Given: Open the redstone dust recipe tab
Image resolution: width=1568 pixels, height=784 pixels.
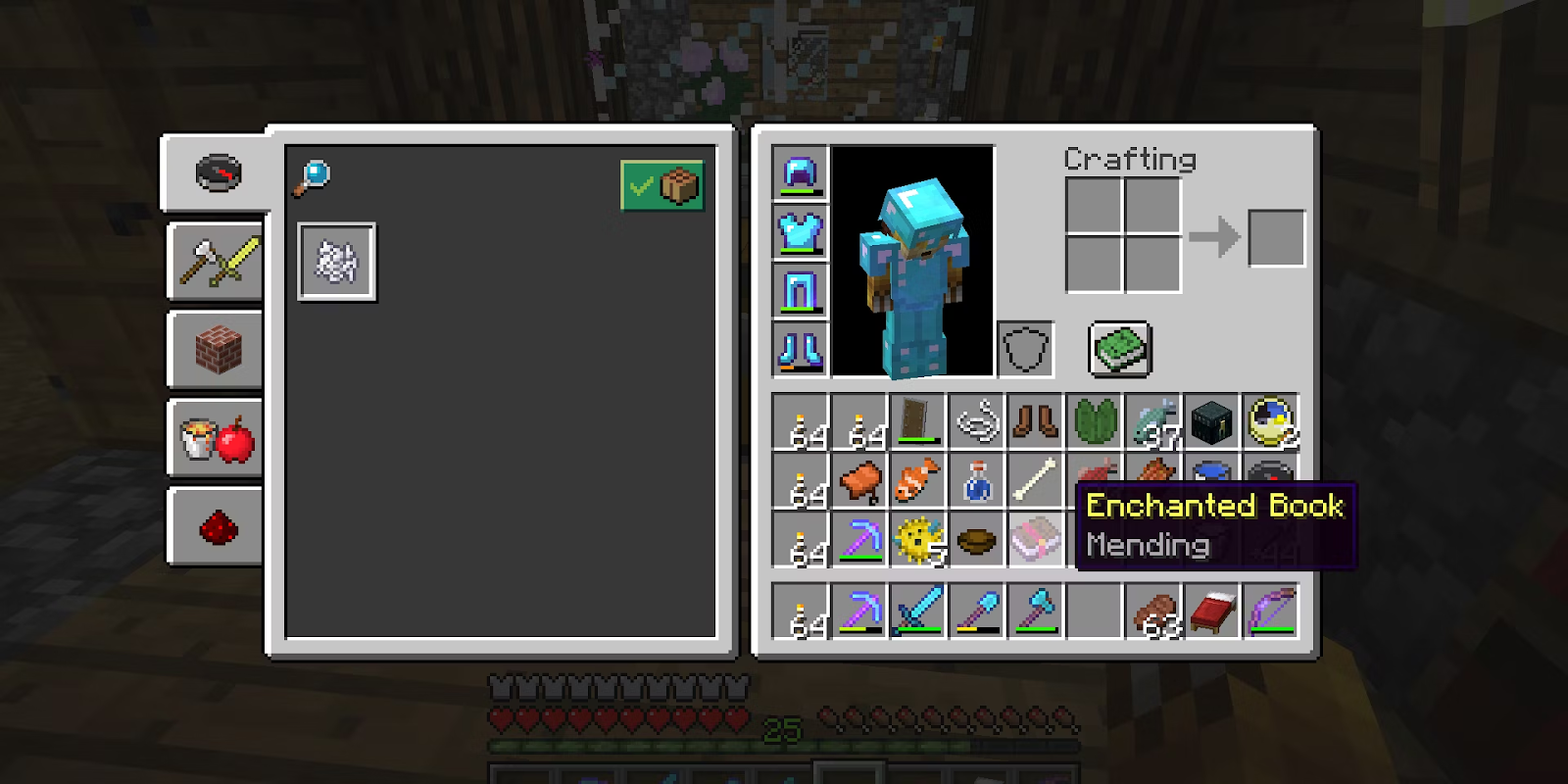Looking at the screenshot, I should (218, 528).
